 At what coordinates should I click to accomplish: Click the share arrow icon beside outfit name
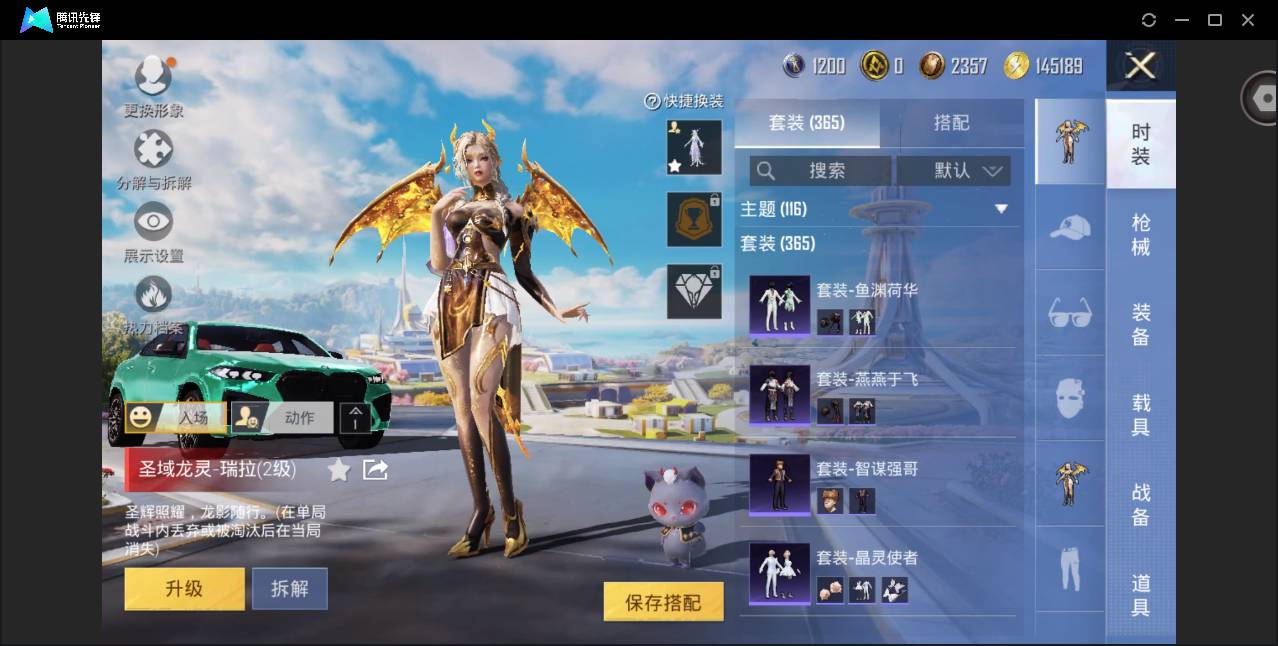[375, 469]
